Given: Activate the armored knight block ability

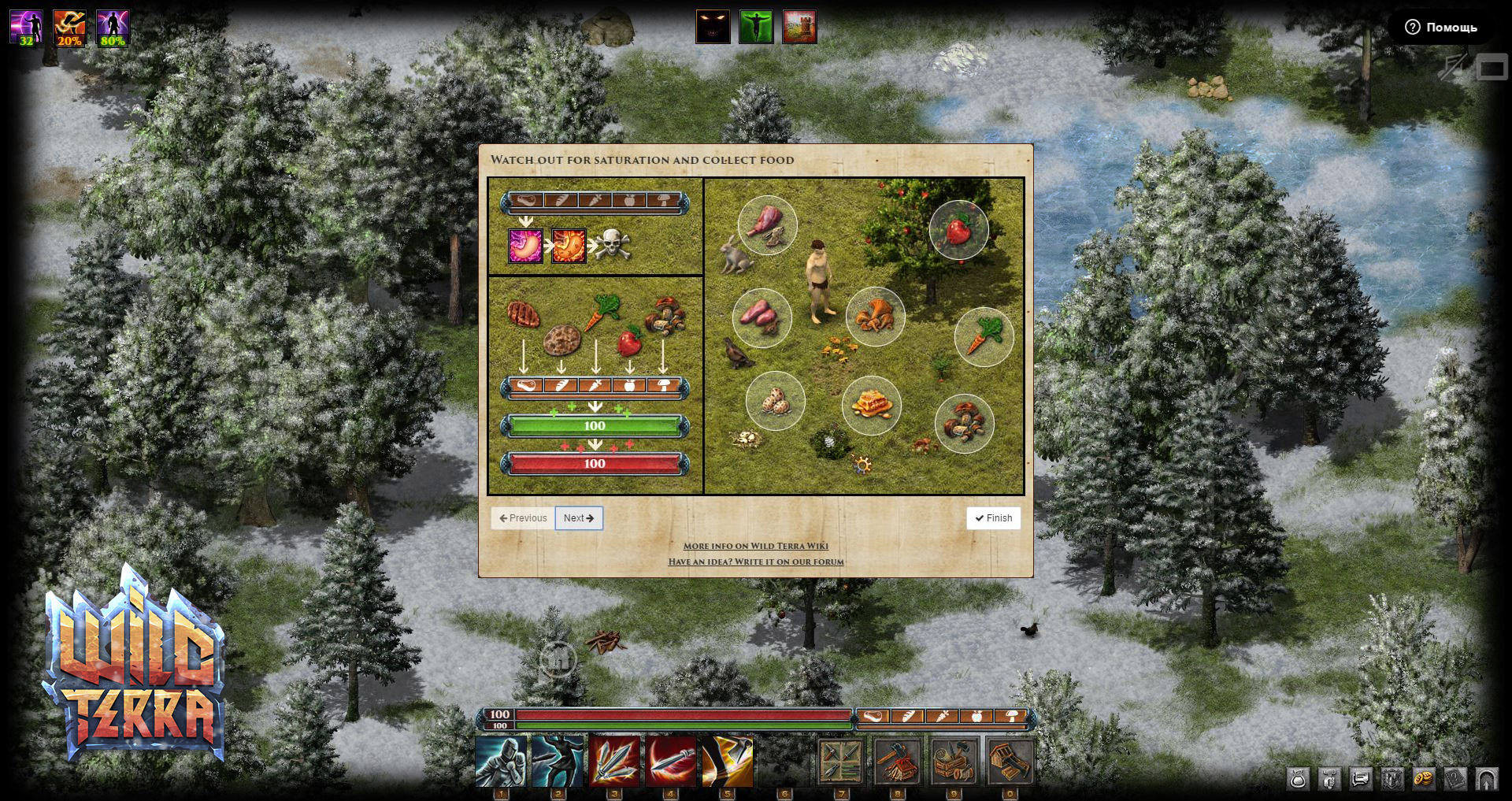Looking at the screenshot, I should pyautogui.click(x=501, y=762).
